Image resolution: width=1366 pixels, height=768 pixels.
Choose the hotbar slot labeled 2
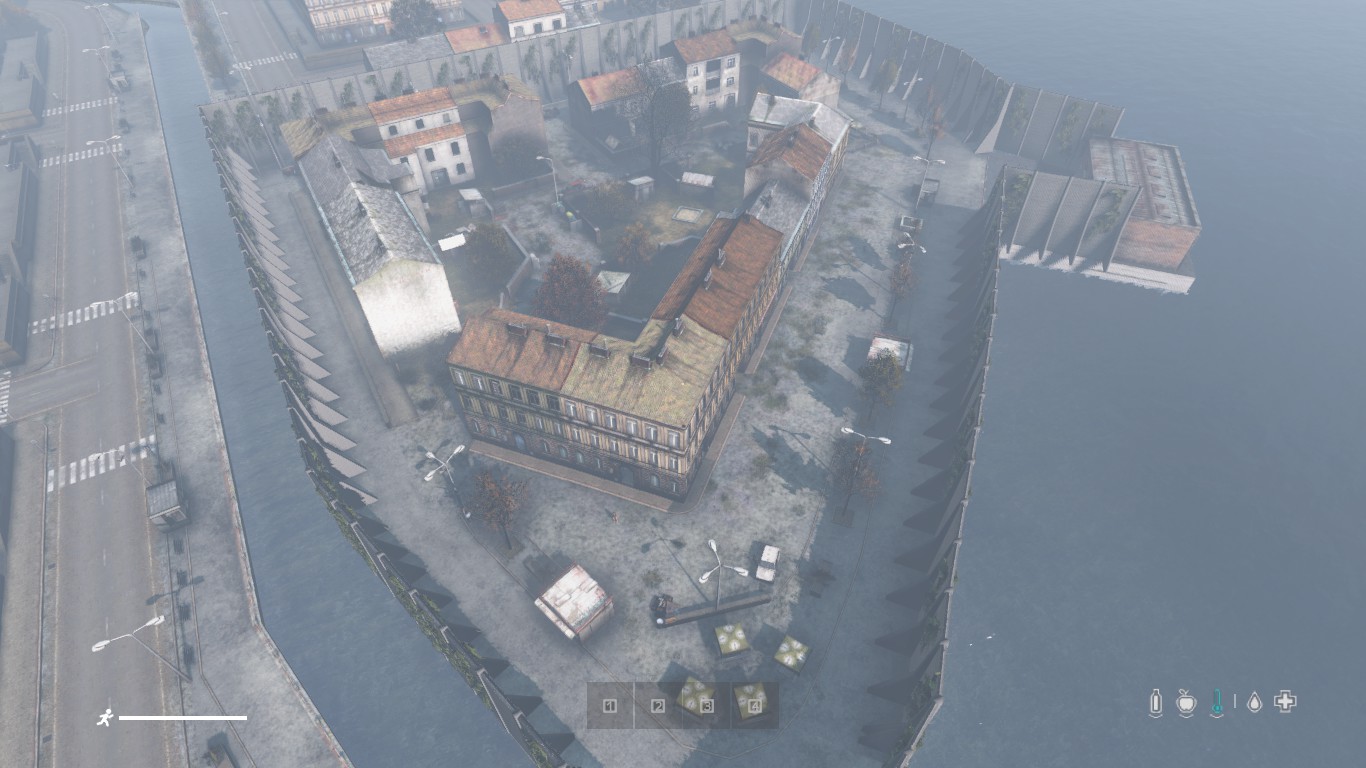[x=658, y=706]
